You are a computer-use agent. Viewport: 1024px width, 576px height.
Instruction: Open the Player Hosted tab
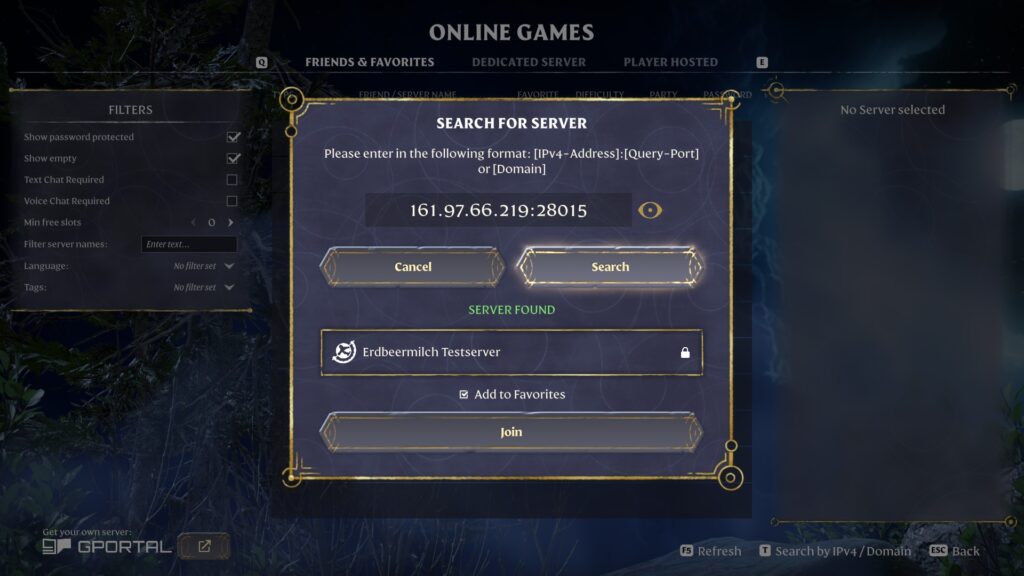tap(670, 62)
